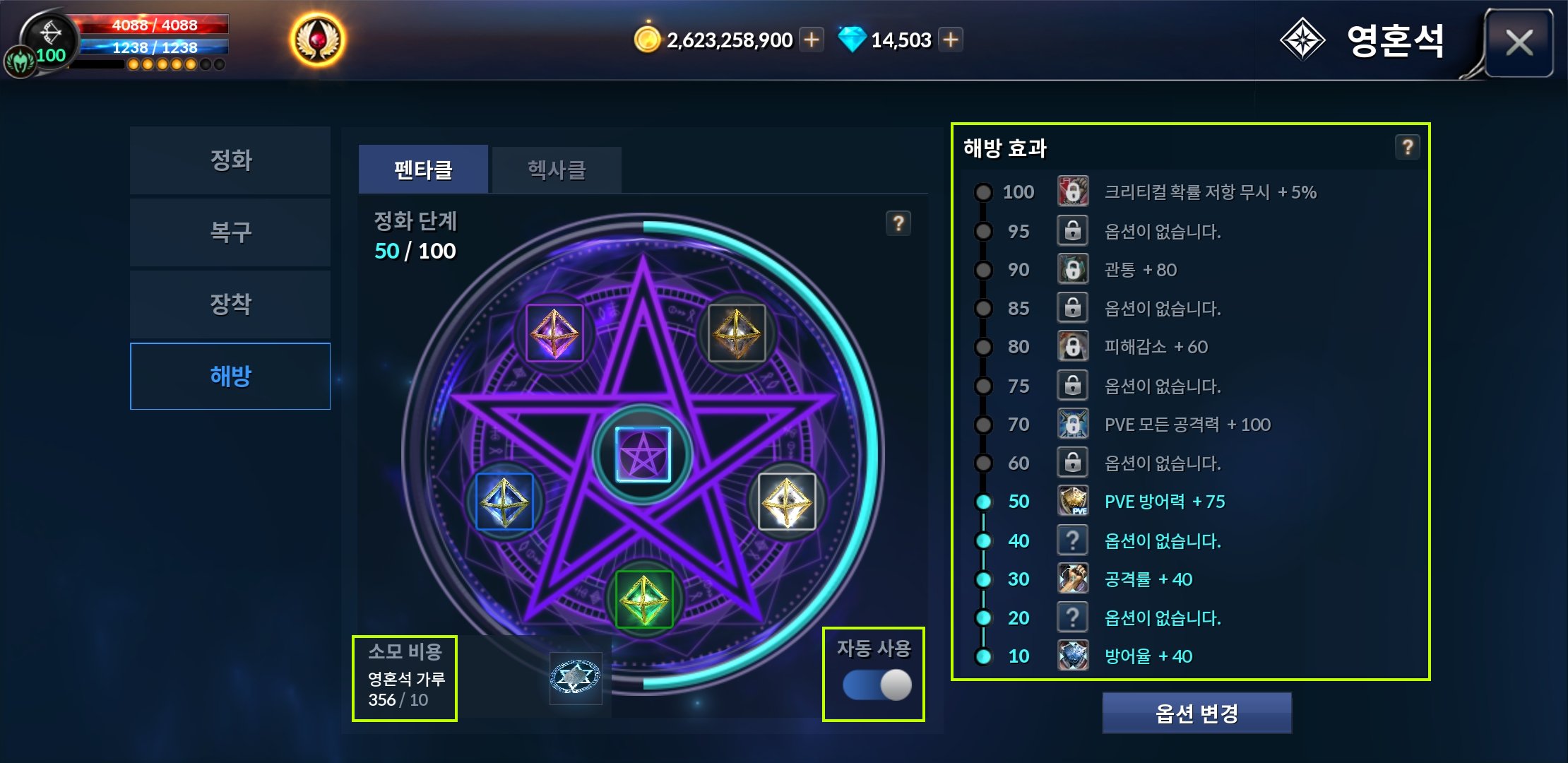This screenshot has height=763, width=1568.
Task: Select the blue-framed soul stone slot
Action: click(504, 502)
